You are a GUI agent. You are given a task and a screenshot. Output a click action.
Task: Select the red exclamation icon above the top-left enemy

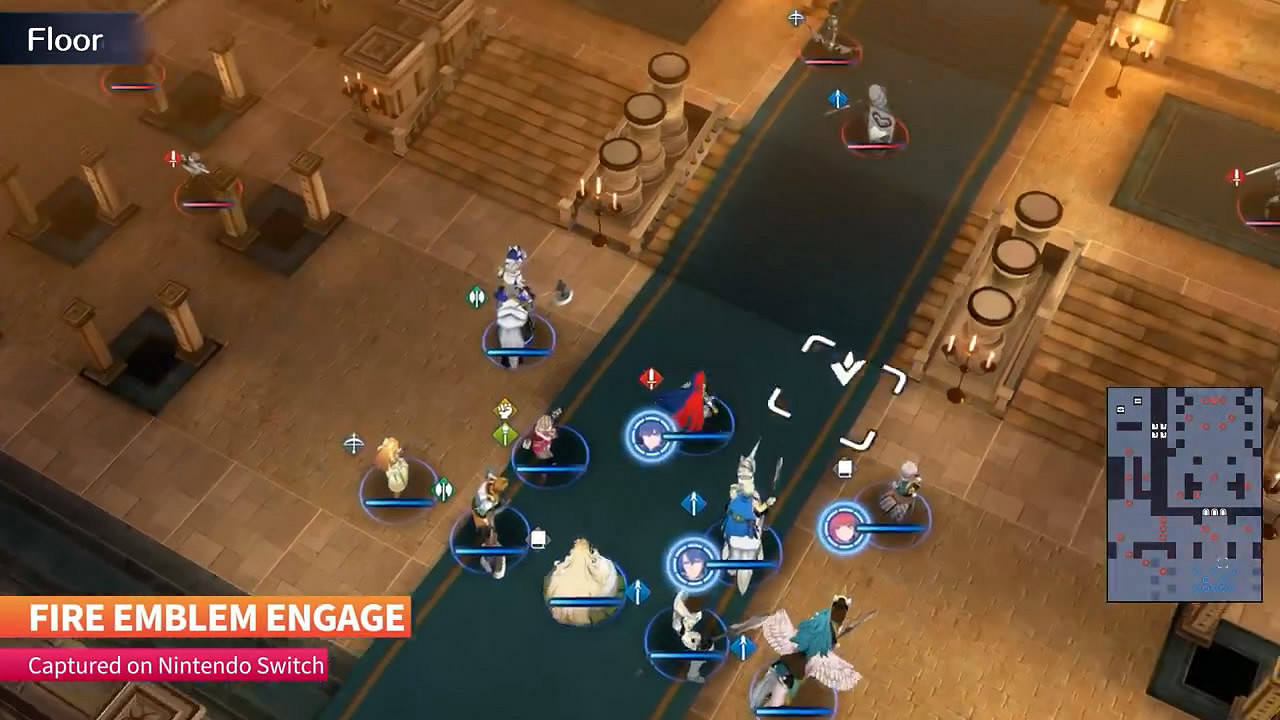[x=170, y=156]
